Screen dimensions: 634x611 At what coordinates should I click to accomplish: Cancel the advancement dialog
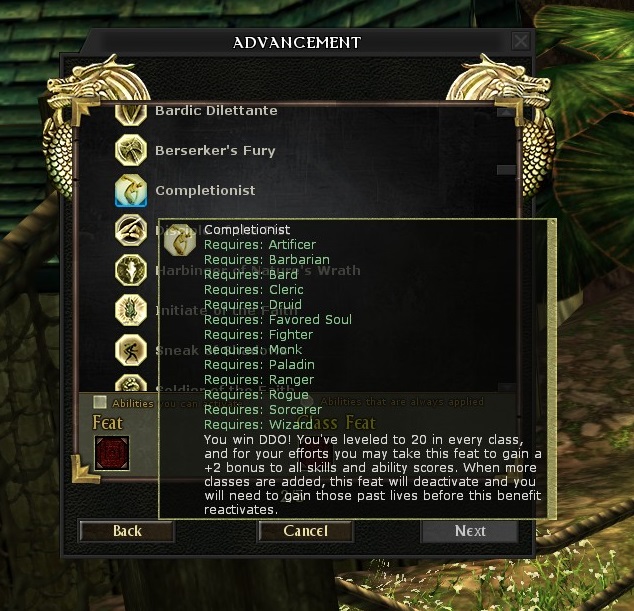pos(305,531)
